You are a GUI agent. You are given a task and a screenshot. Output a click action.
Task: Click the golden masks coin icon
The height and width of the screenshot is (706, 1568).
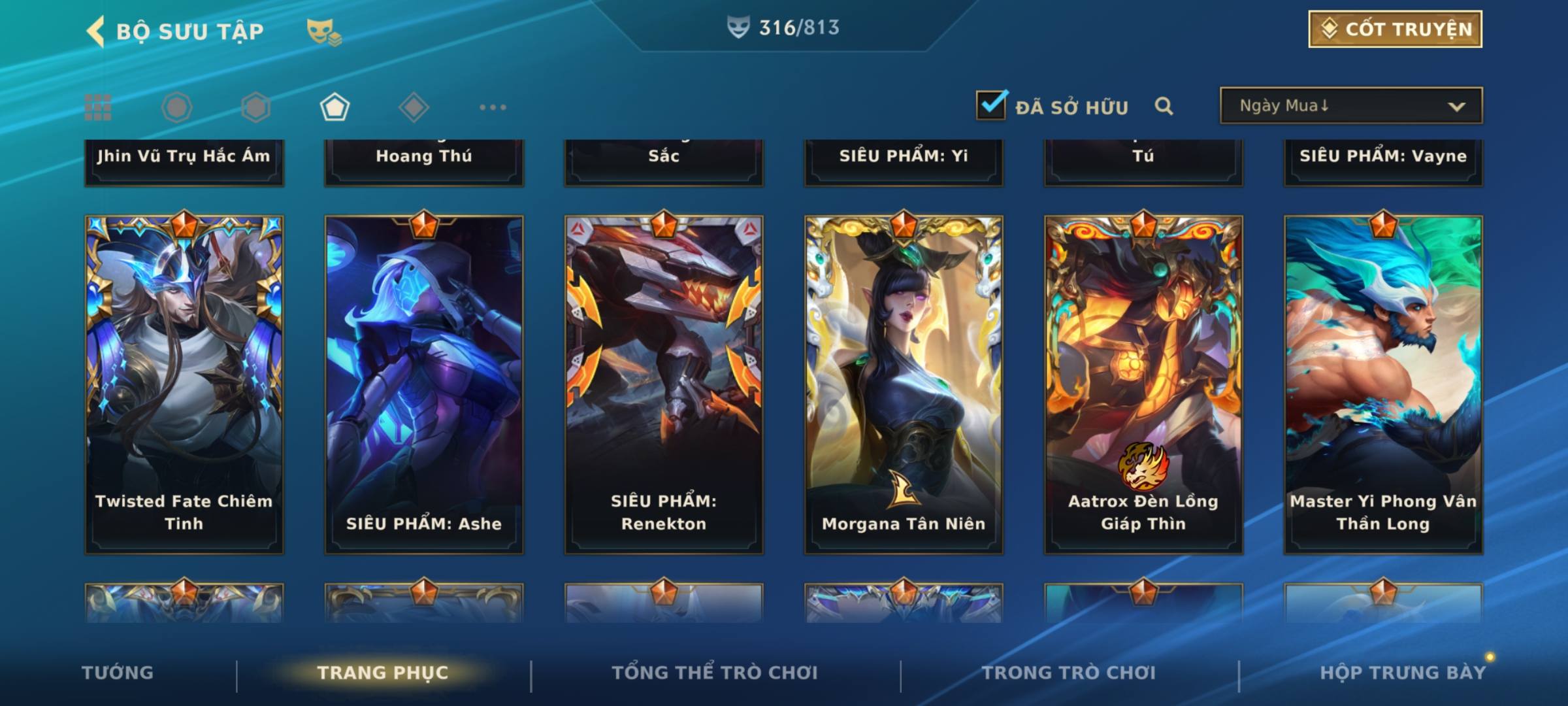point(323,31)
